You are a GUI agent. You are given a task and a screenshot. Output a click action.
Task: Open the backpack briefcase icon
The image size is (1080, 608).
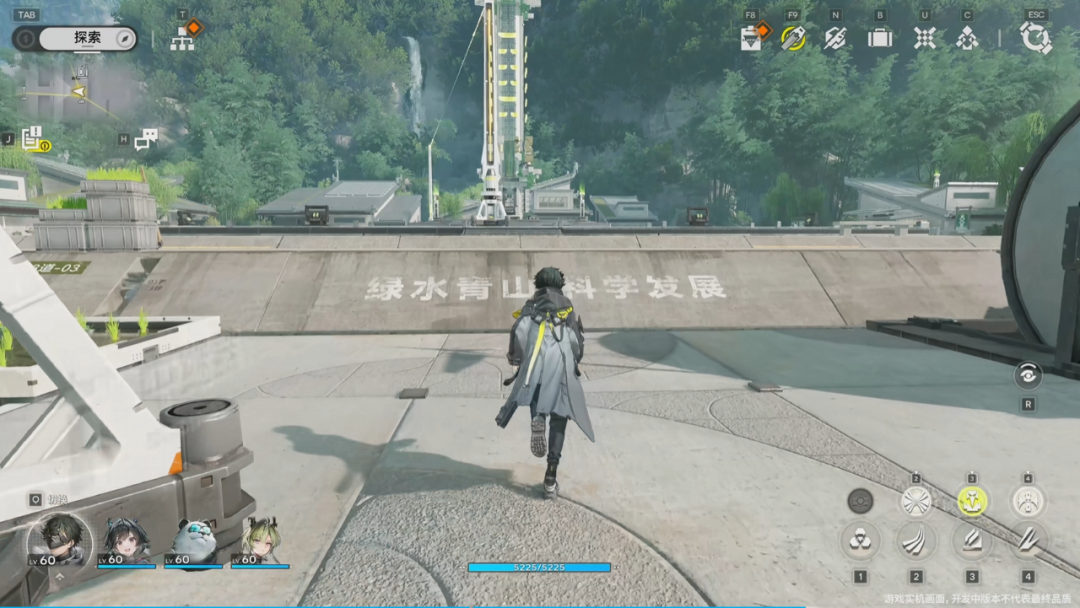tap(880, 38)
